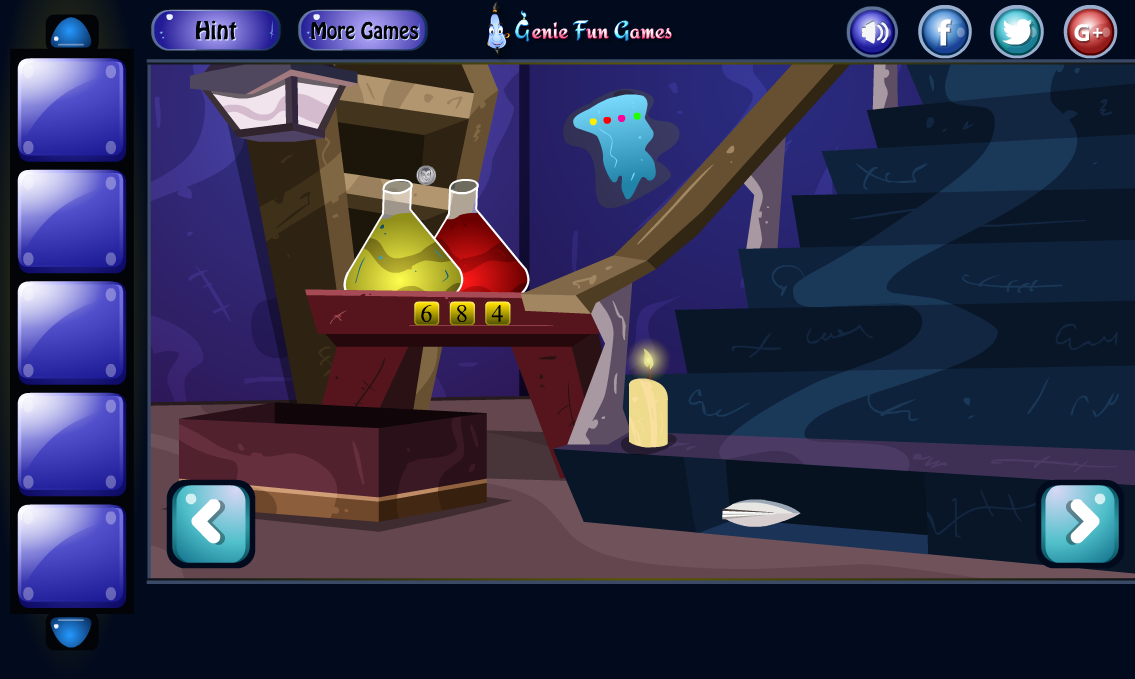Move inventory down with the bottom arrow
This screenshot has height=679, width=1135.
click(71, 632)
